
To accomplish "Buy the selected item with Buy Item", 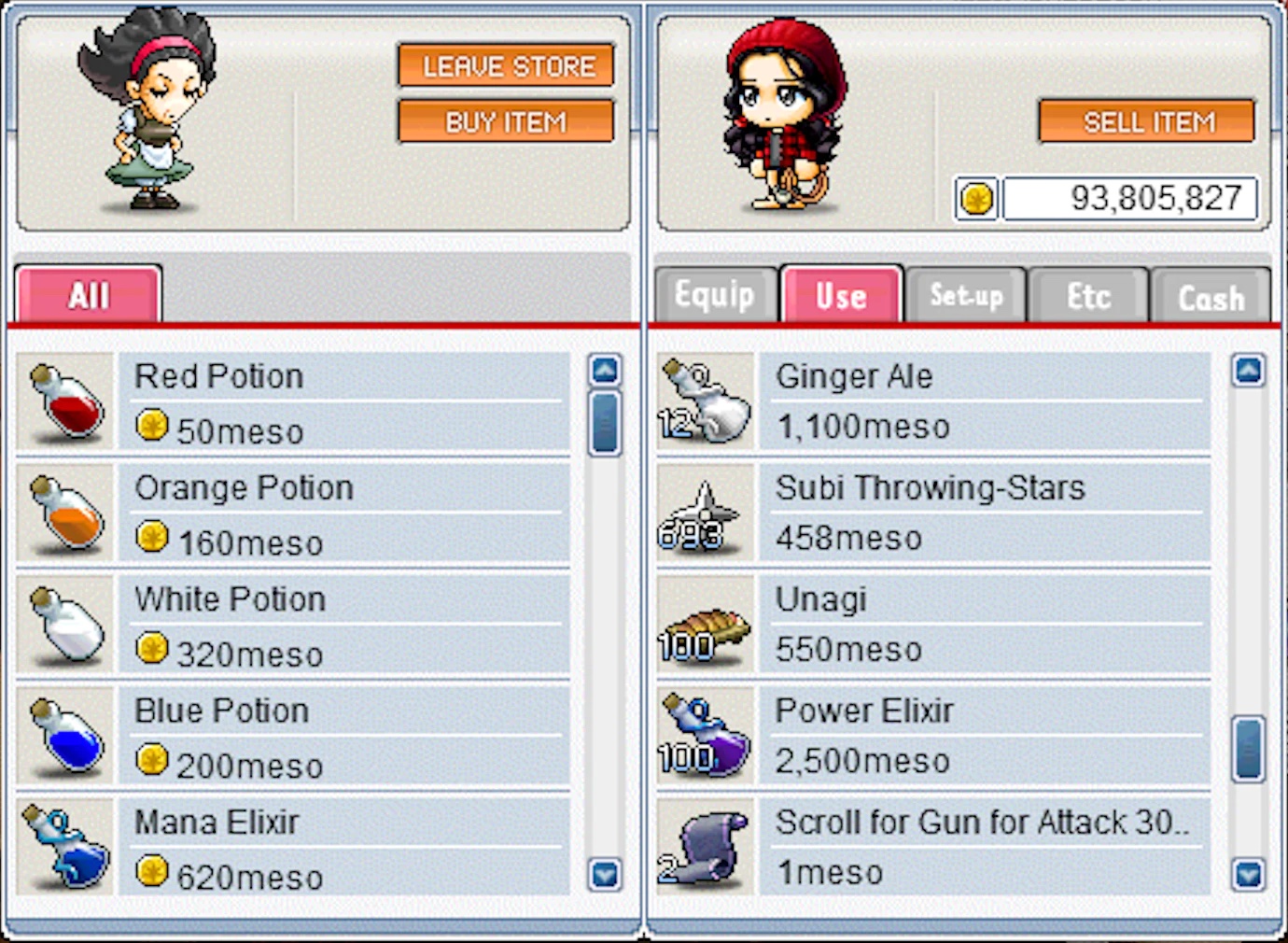I will click(506, 122).
